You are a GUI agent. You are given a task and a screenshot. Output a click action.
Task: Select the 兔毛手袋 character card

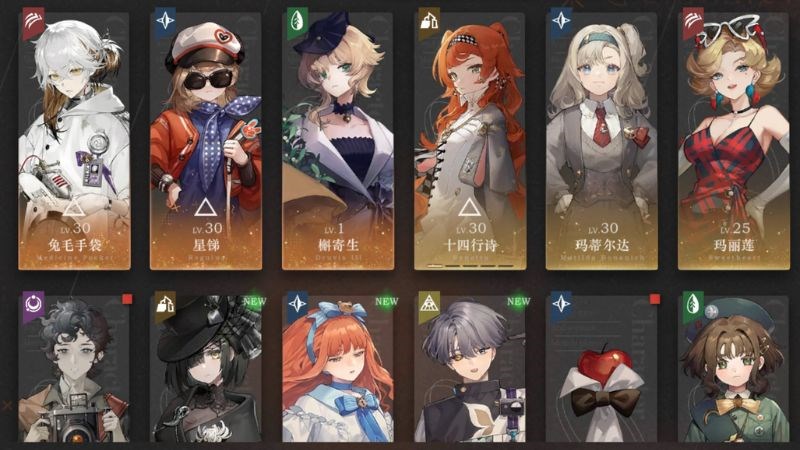coord(74,140)
